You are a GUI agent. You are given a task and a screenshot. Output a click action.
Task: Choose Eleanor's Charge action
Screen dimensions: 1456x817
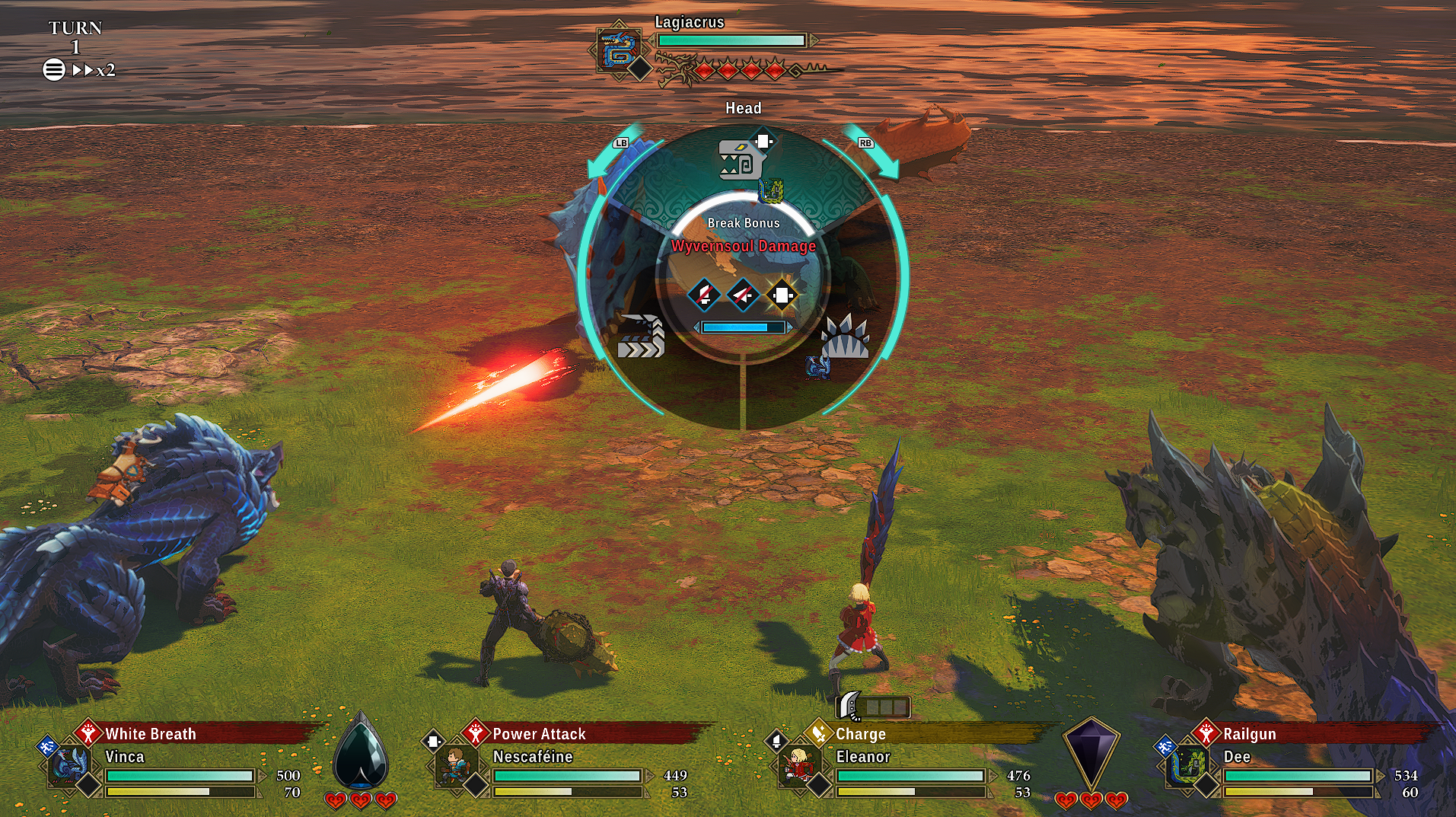860,734
